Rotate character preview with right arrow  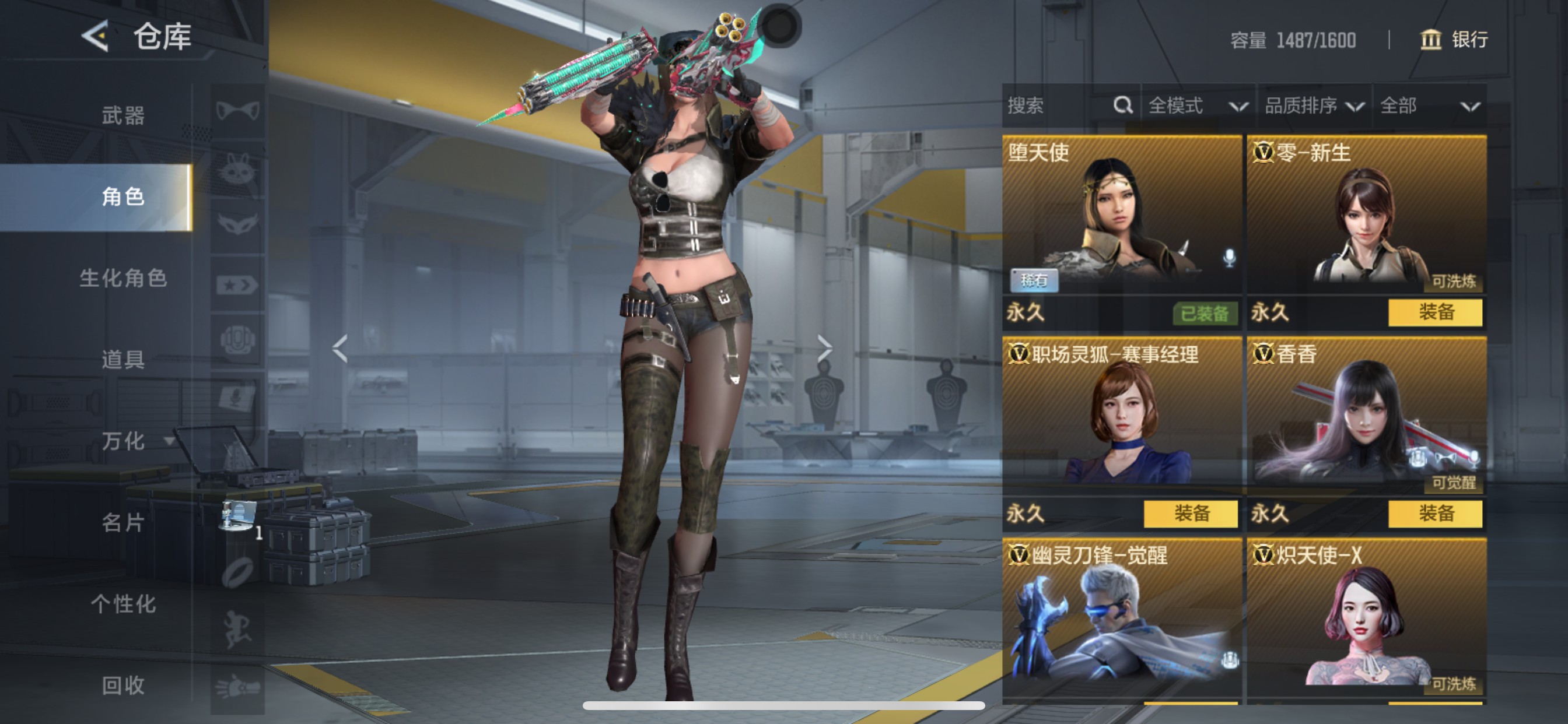pyautogui.click(x=824, y=349)
